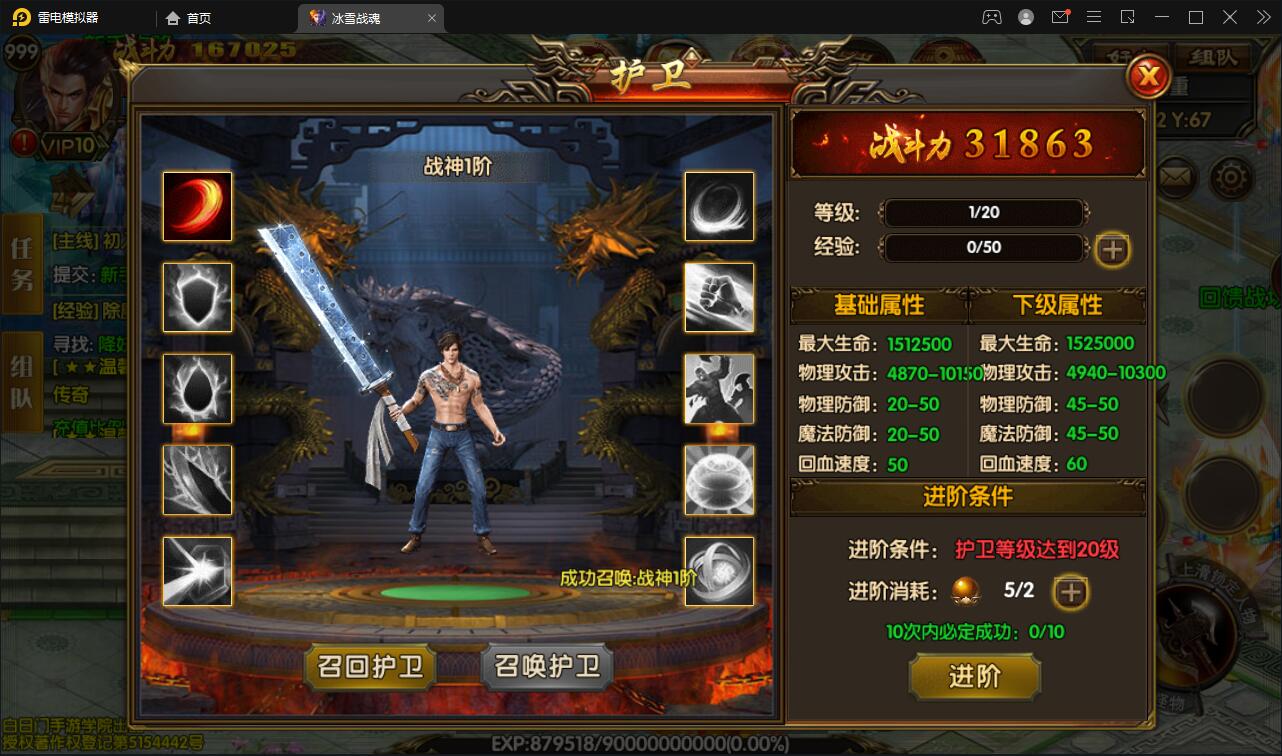1282x756 pixels.
Task: Select the swirling vortex skill icon top right
Action: click(x=719, y=206)
